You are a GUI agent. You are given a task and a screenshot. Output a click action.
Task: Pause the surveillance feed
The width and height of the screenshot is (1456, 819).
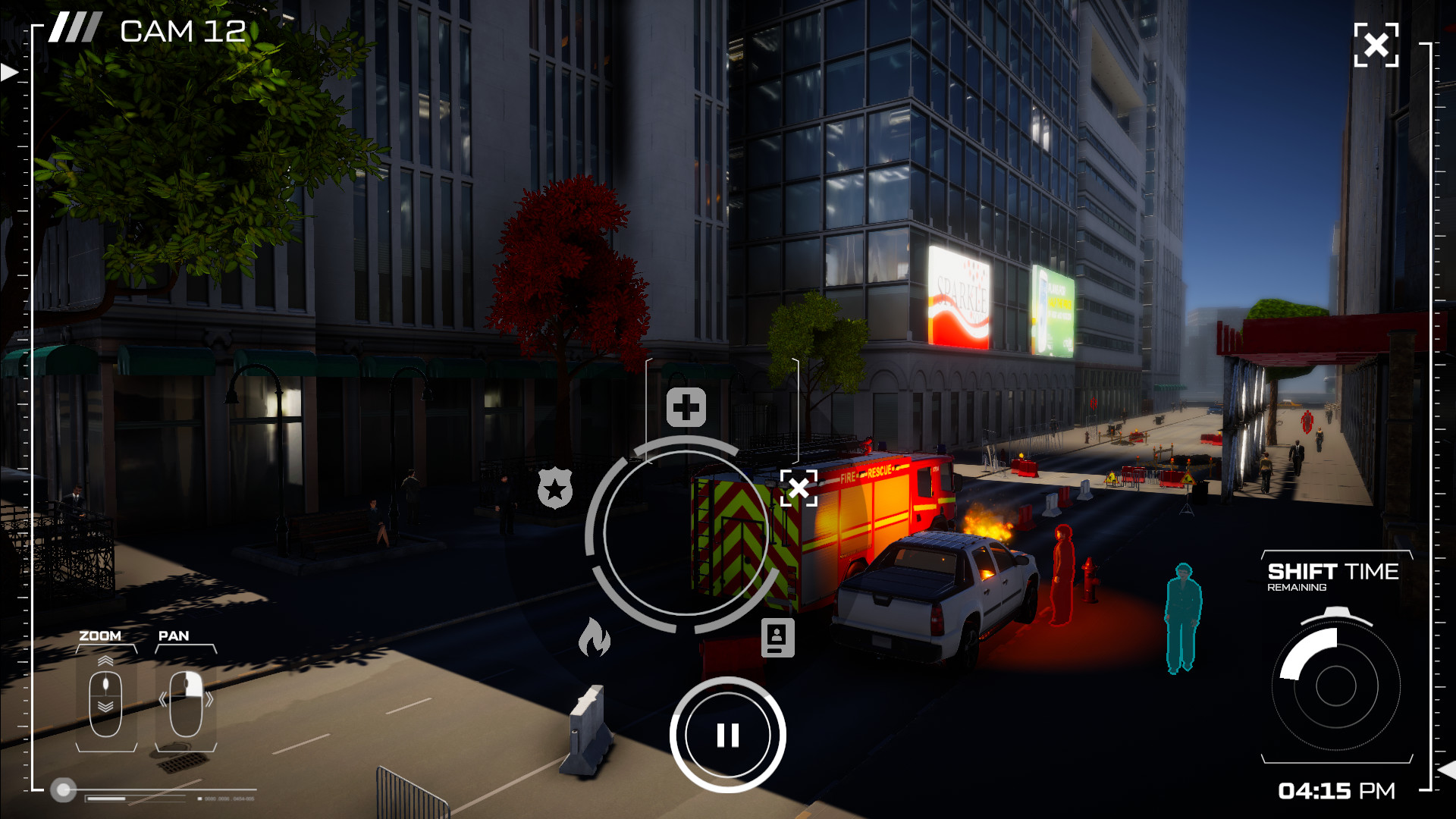point(729,733)
